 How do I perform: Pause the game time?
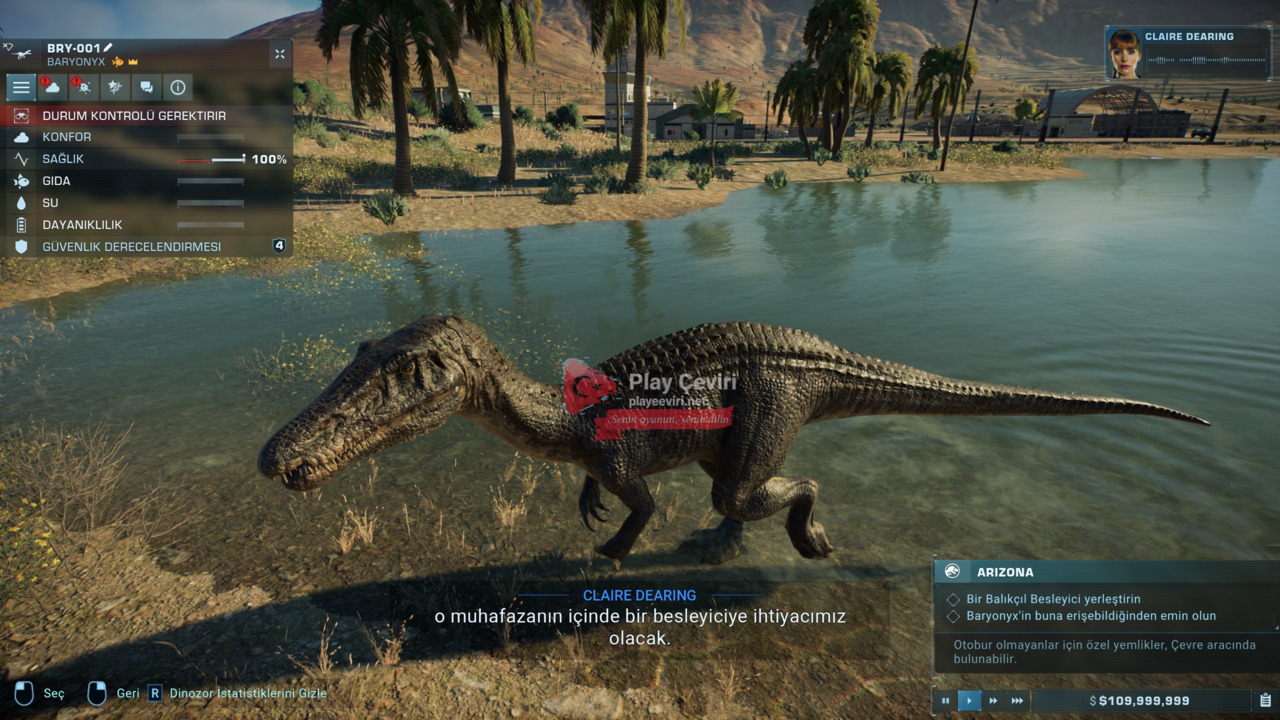click(x=945, y=701)
